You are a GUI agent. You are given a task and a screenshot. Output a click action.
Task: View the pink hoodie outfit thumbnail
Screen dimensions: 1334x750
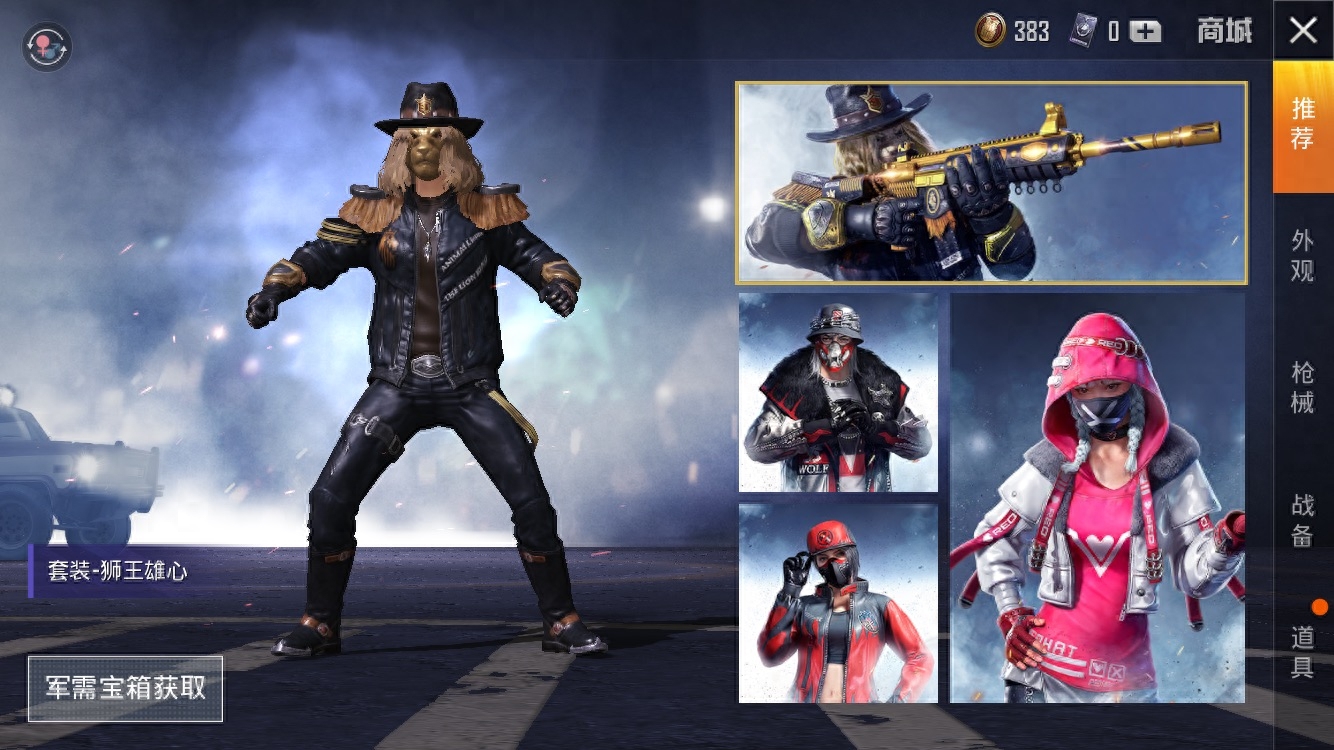click(x=1097, y=498)
